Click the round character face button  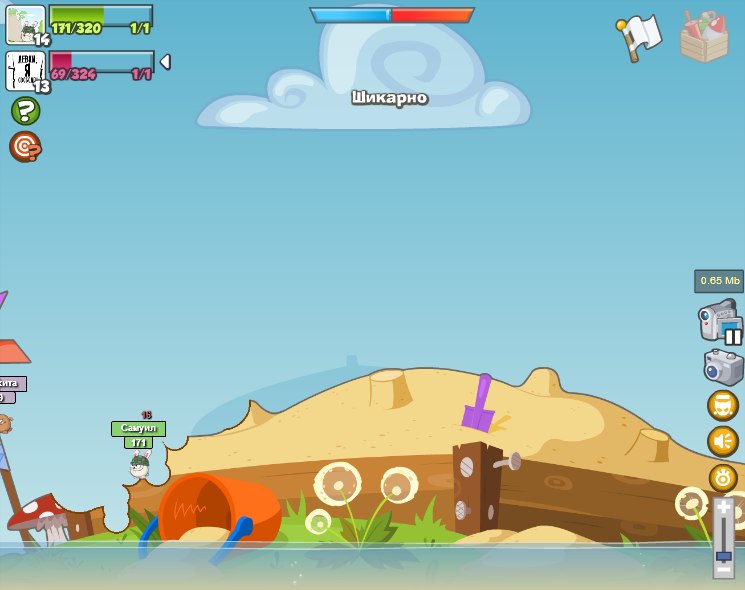(723, 405)
